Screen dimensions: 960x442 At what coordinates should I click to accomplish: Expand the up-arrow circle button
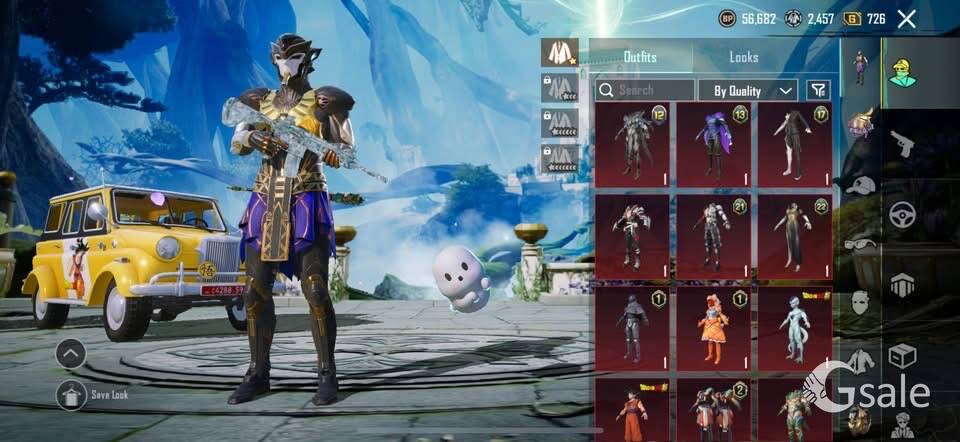click(71, 353)
